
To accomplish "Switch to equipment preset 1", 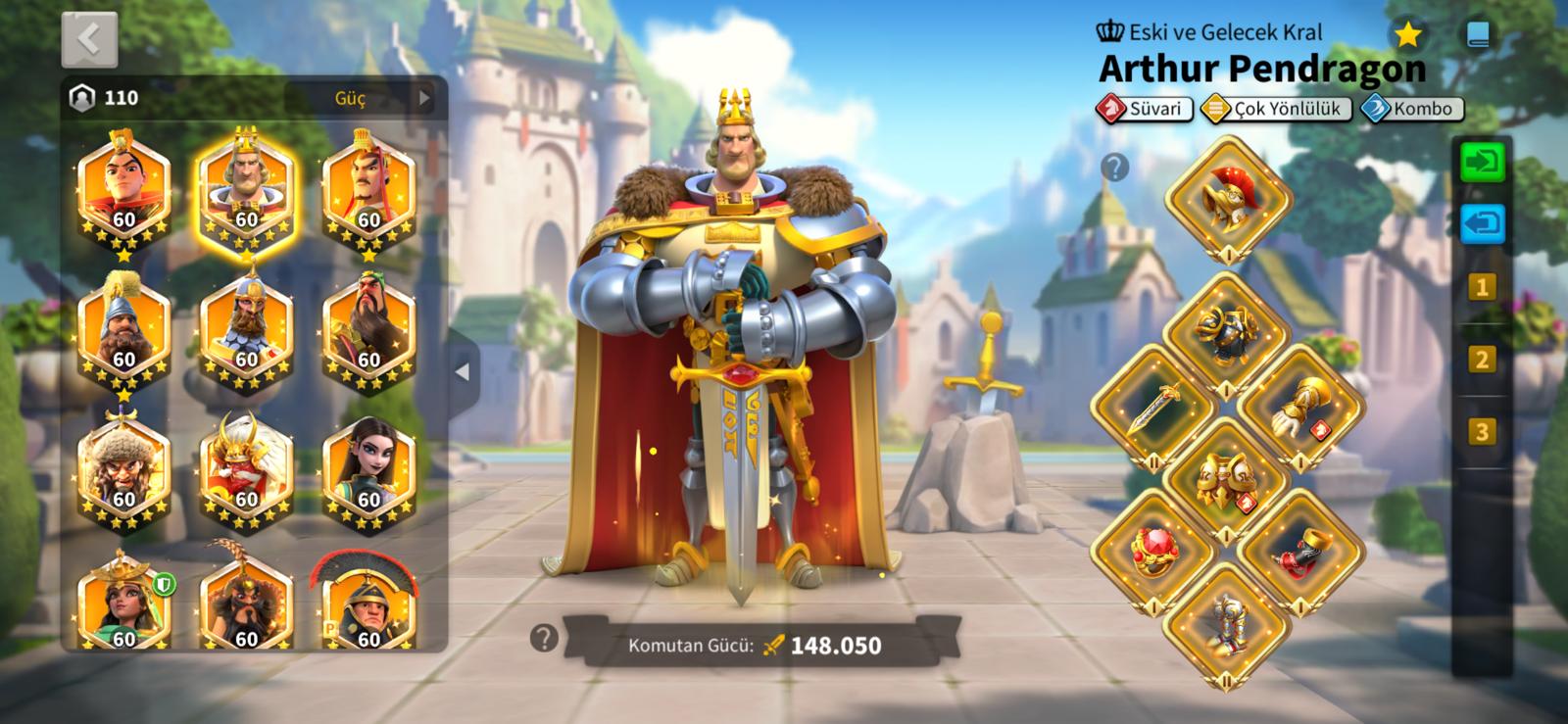I will pos(1482,287).
